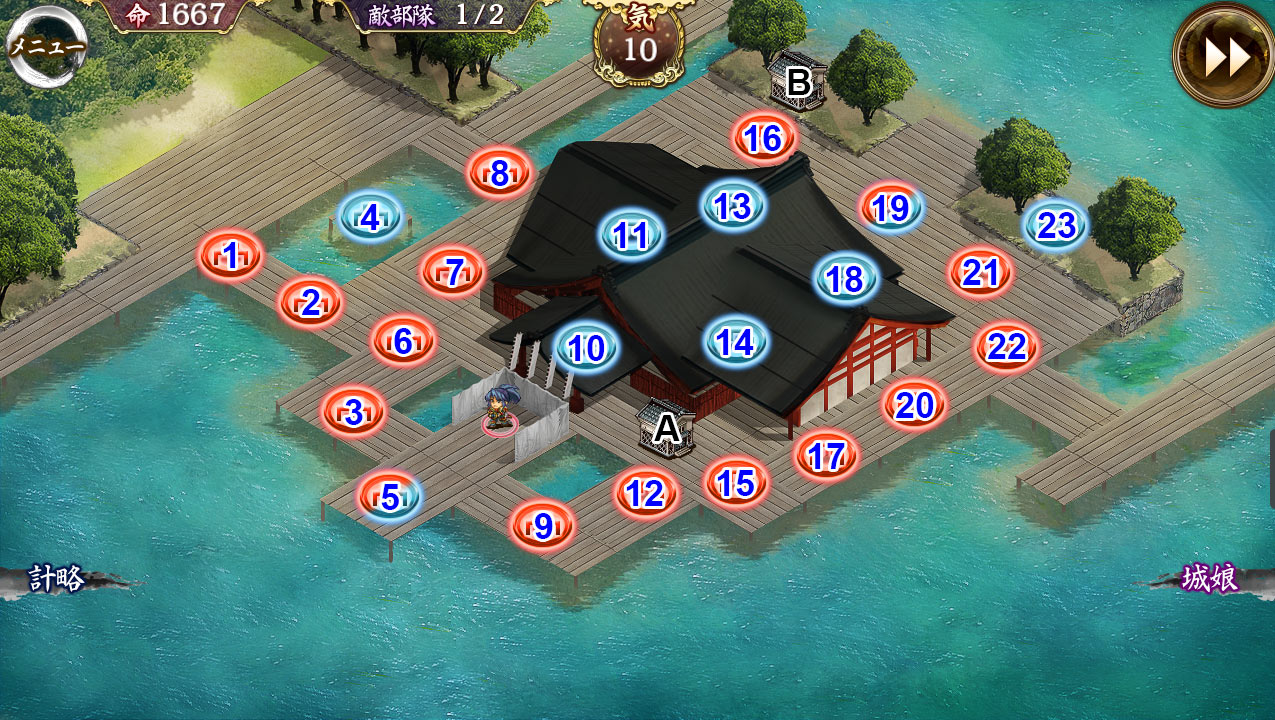Select deployment slot number 8
This screenshot has width=1275, height=720.
tap(499, 174)
